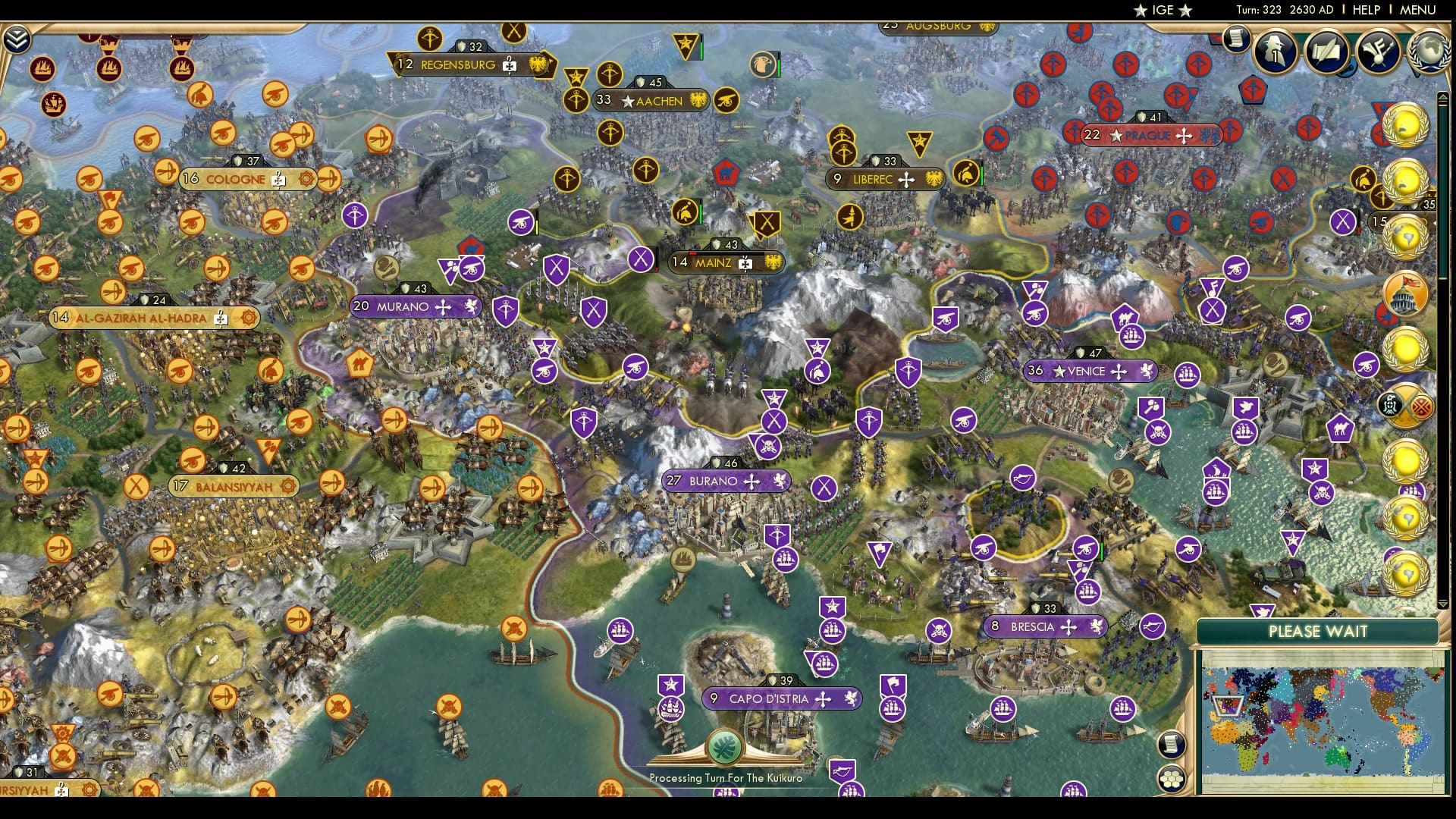This screenshot has height=819, width=1456.
Task: Toggle the hex grid overlay
Action: click(x=1171, y=779)
